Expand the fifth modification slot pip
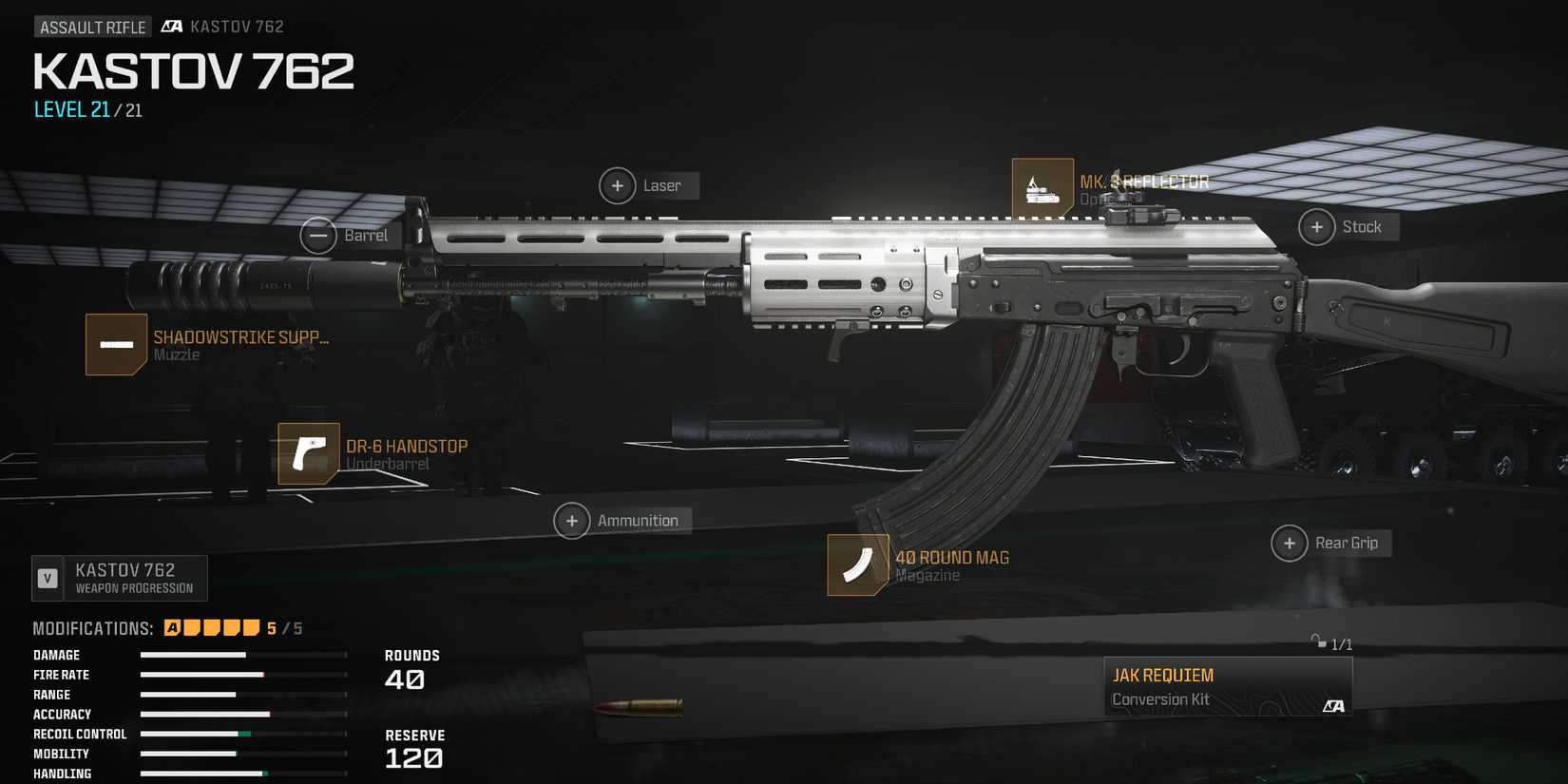The width and height of the screenshot is (1568, 784). pyautogui.click(x=252, y=627)
